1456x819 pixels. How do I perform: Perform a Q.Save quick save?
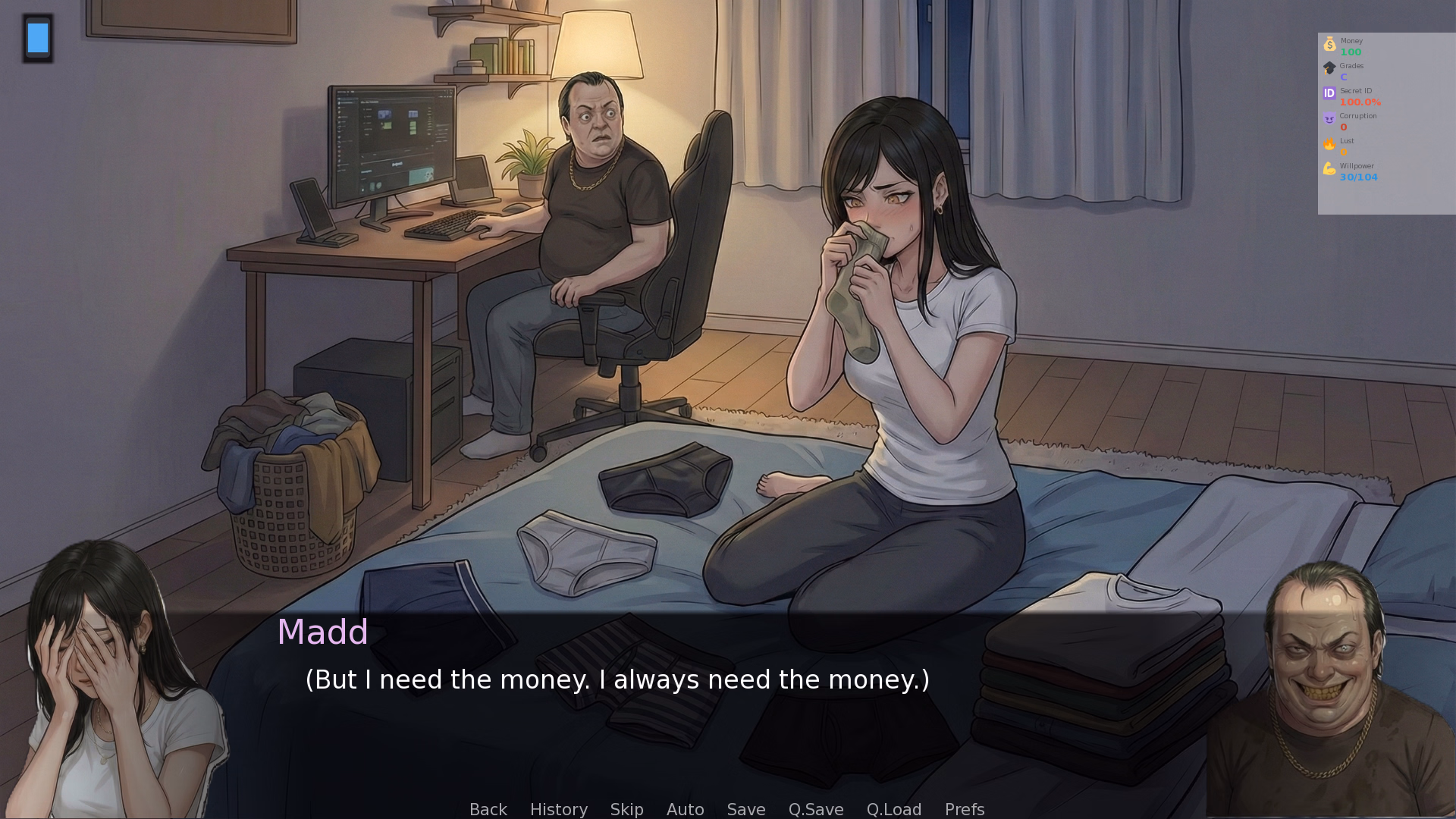pos(815,809)
